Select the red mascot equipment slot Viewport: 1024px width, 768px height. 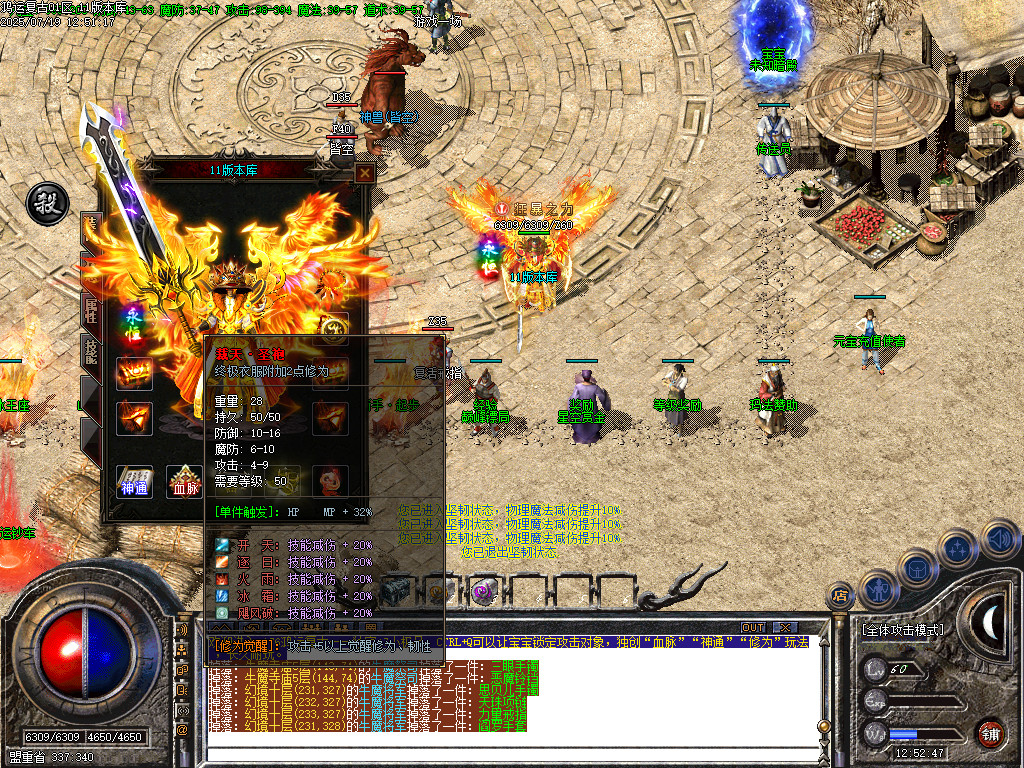click(330, 480)
